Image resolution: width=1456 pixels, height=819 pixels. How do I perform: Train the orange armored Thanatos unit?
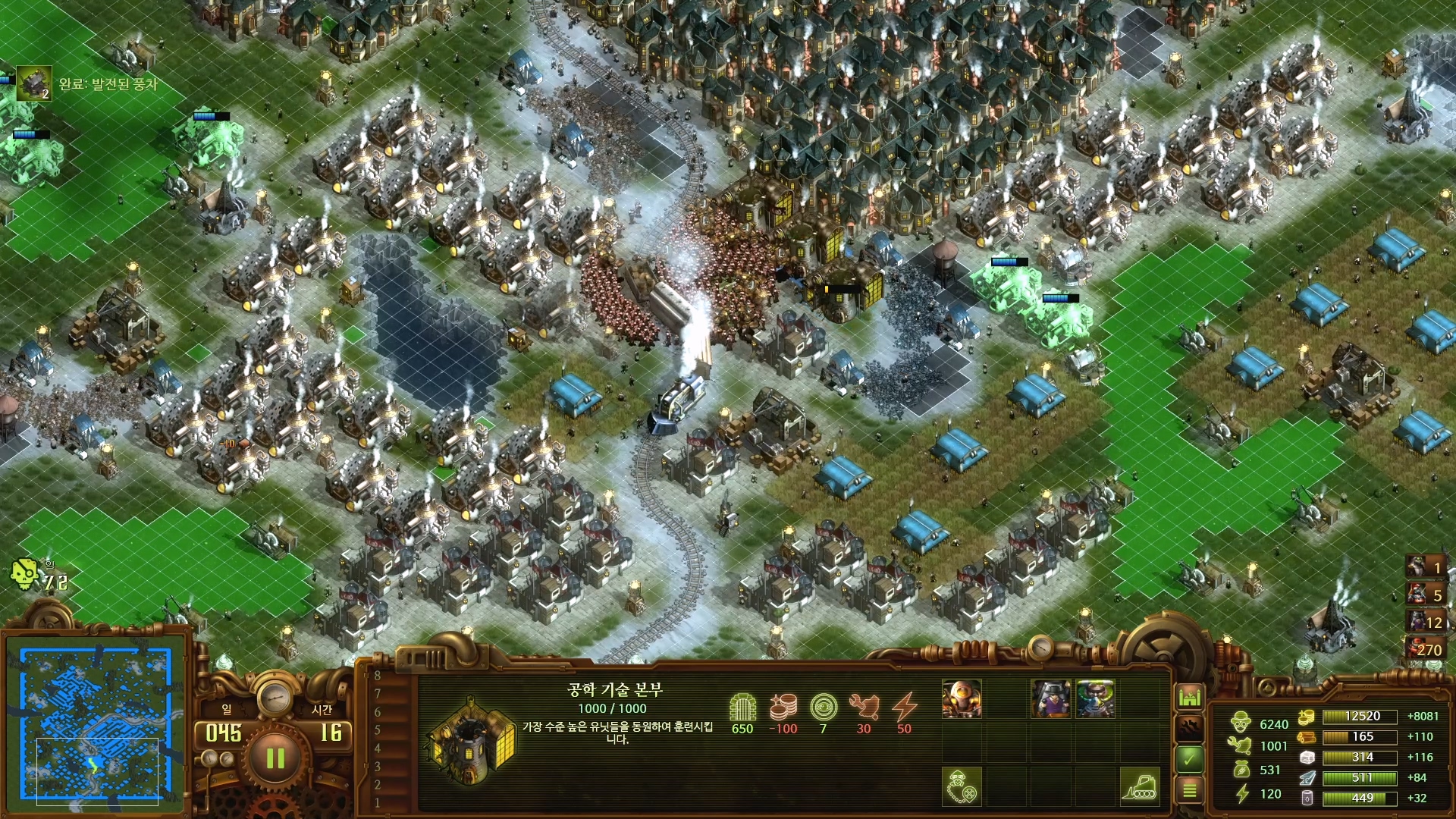click(962, 698)
